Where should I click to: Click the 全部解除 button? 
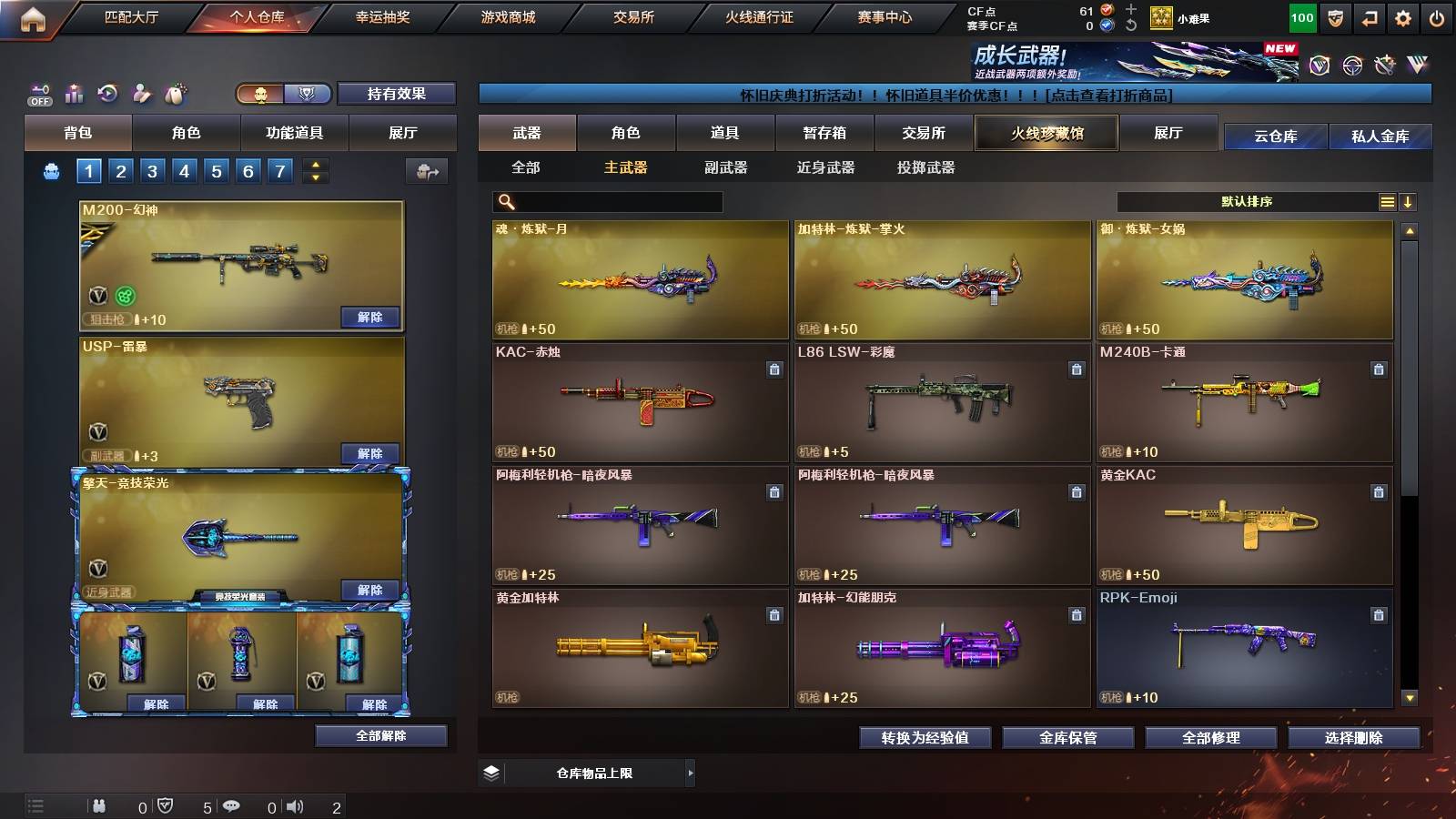[379, 735]
